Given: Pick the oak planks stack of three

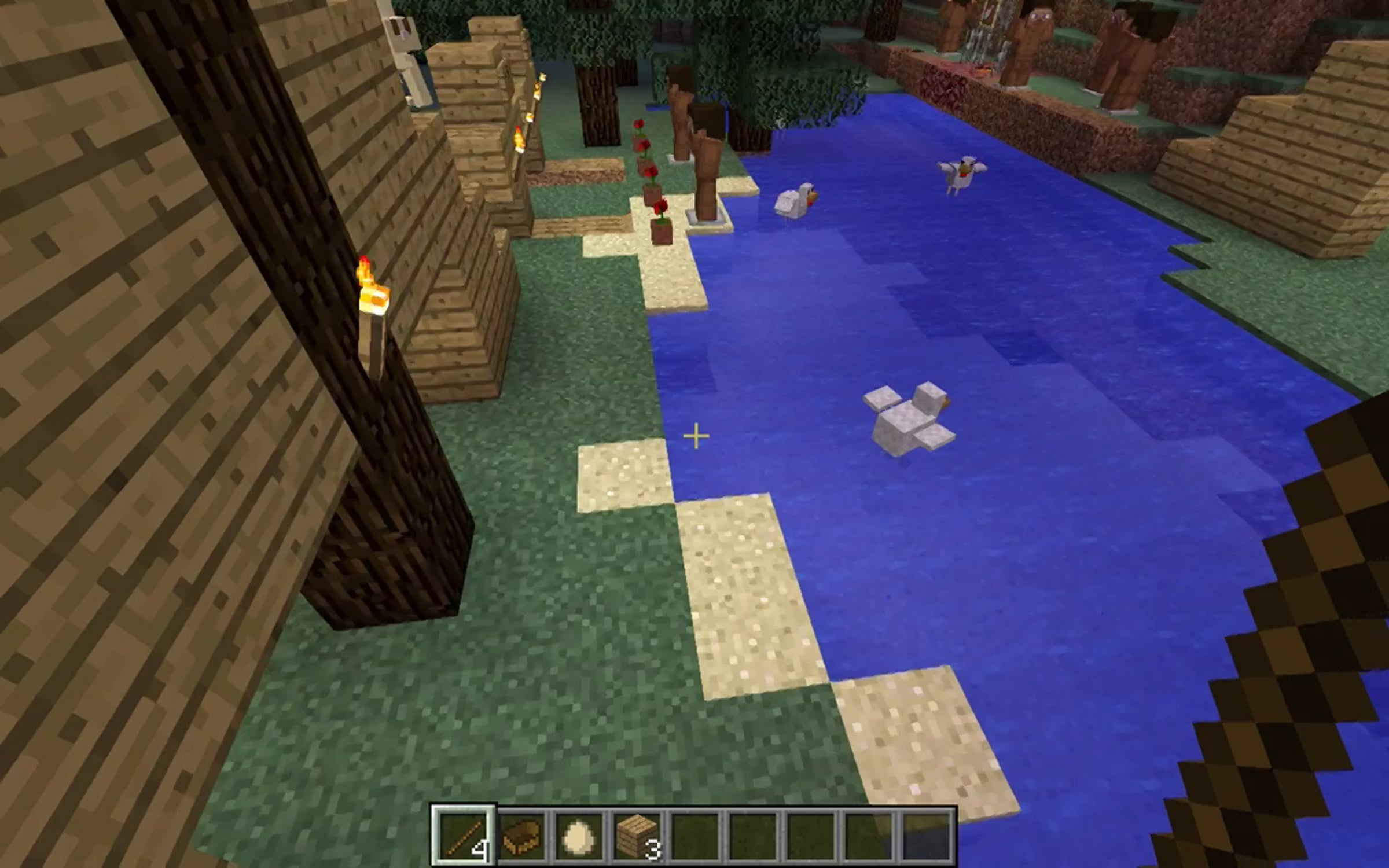Looking at the screenshot, I should point(637,836).
